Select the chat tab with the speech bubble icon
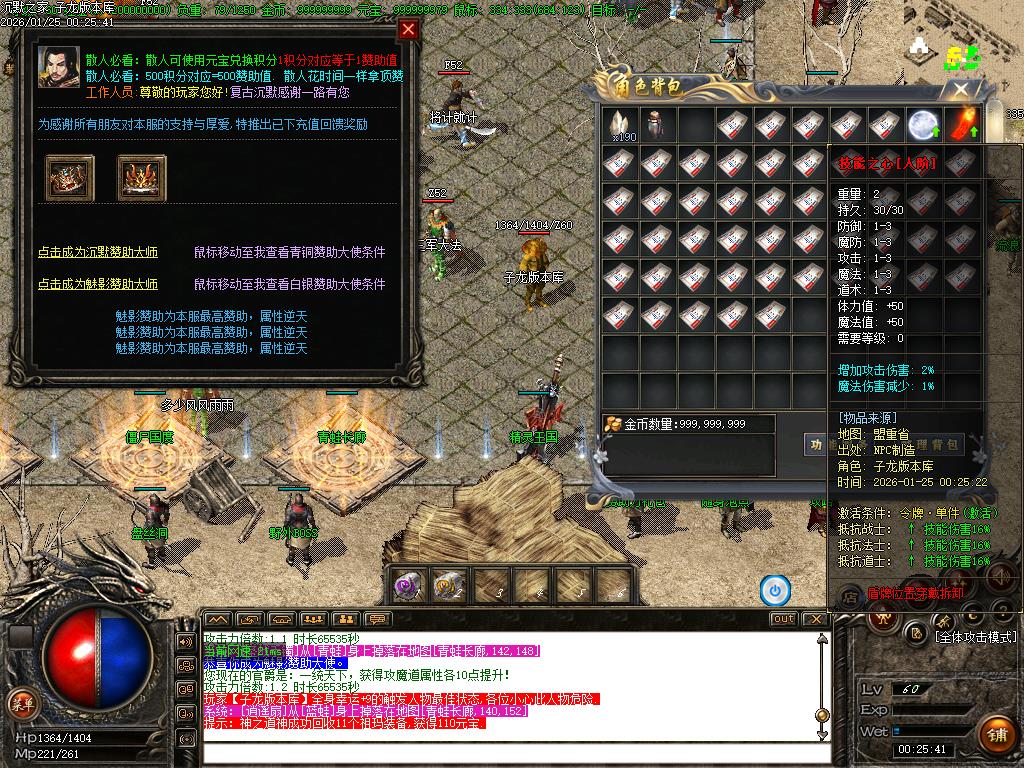 (x=377, y=619)
